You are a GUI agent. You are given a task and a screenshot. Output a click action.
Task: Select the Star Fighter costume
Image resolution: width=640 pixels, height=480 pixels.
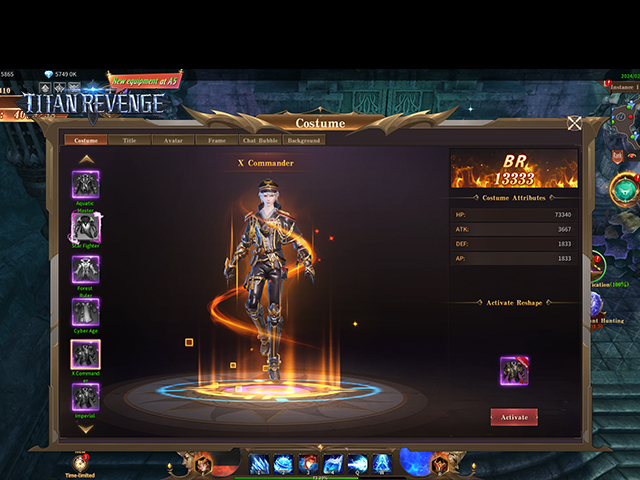(85, 227)
